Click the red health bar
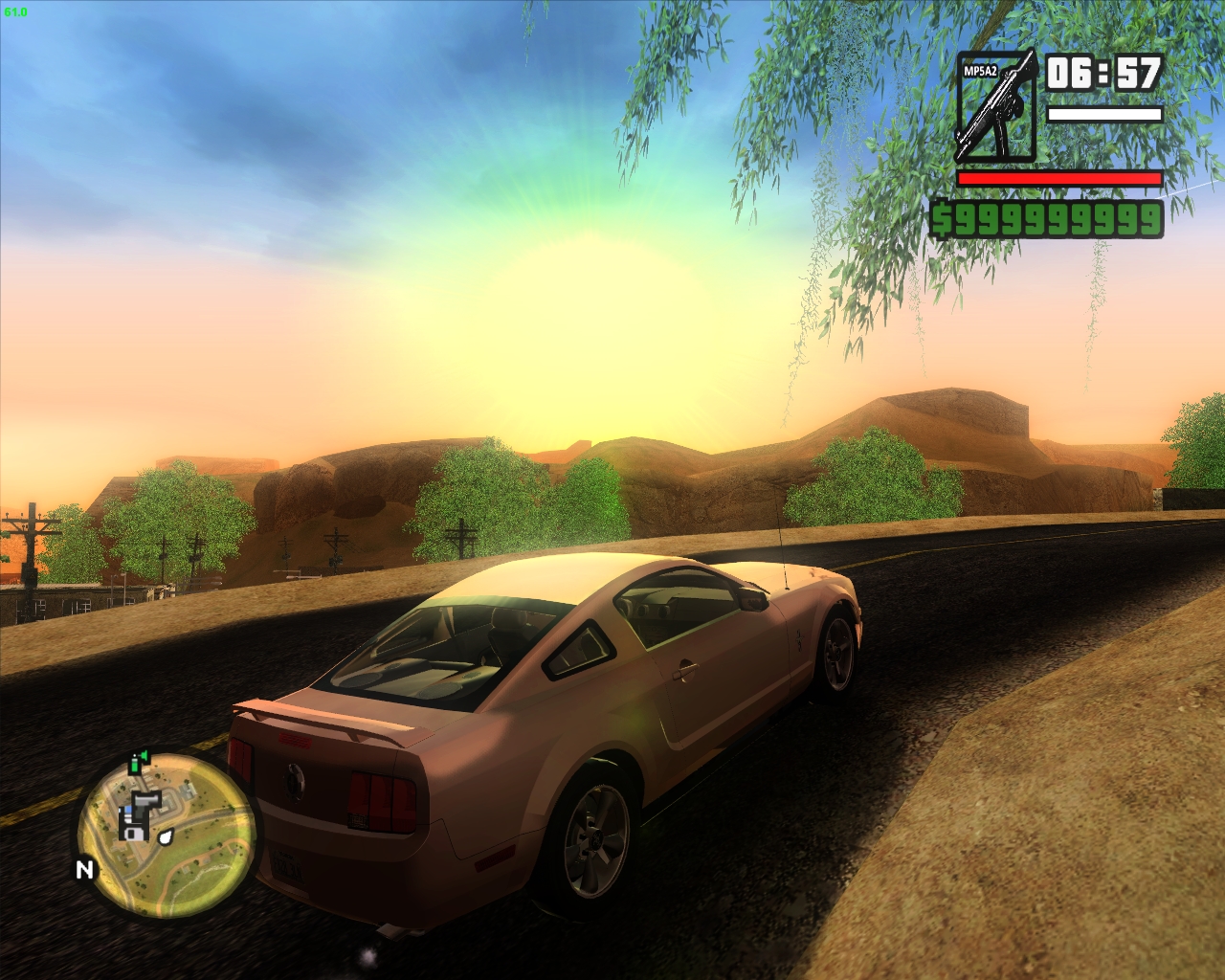The image size is (1225, 980). point(1058,178)
